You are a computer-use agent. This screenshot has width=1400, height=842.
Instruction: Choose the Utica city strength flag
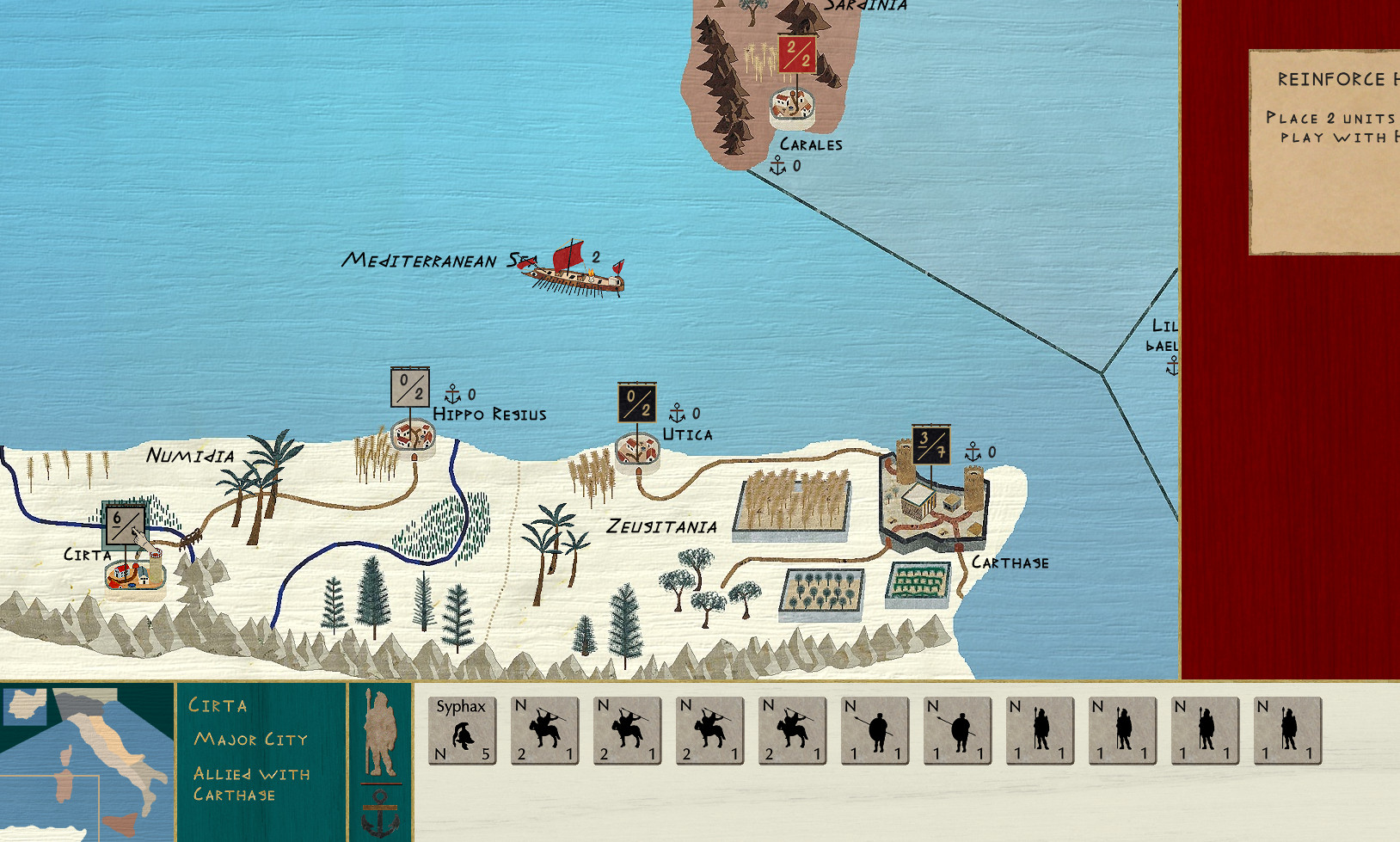(636, 403)
